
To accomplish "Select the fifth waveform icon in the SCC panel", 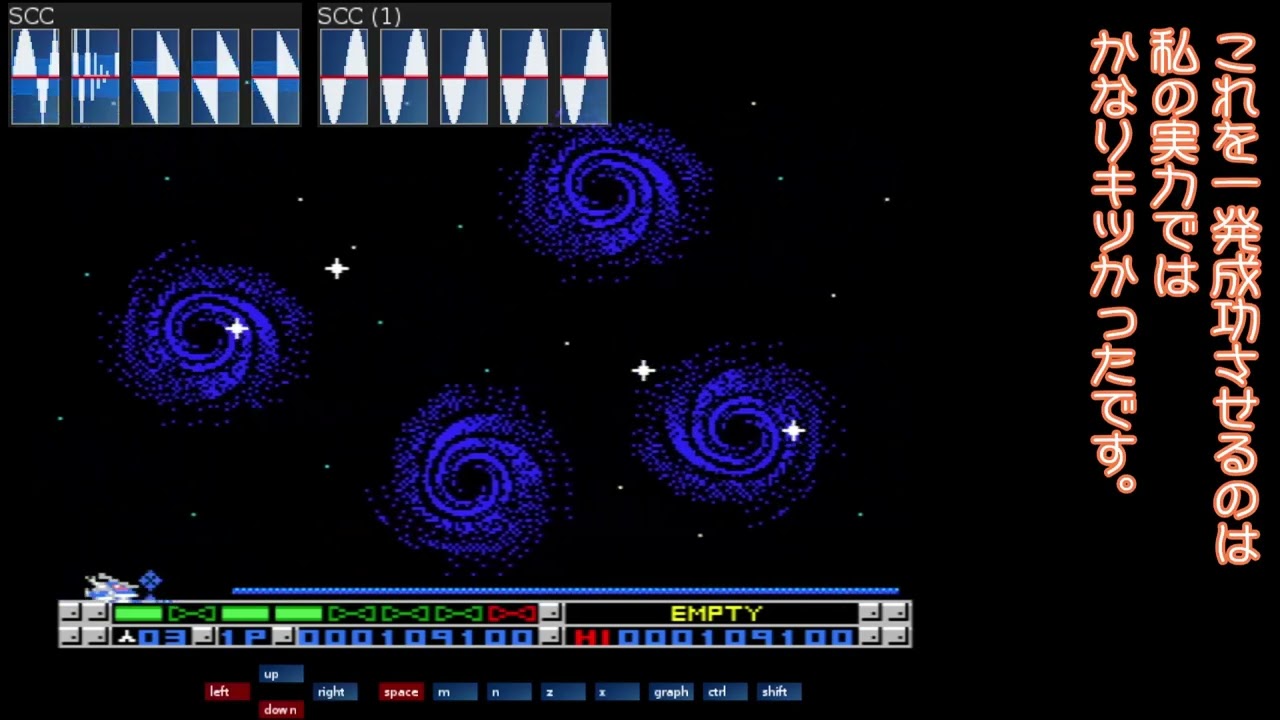I will [275, 77].
